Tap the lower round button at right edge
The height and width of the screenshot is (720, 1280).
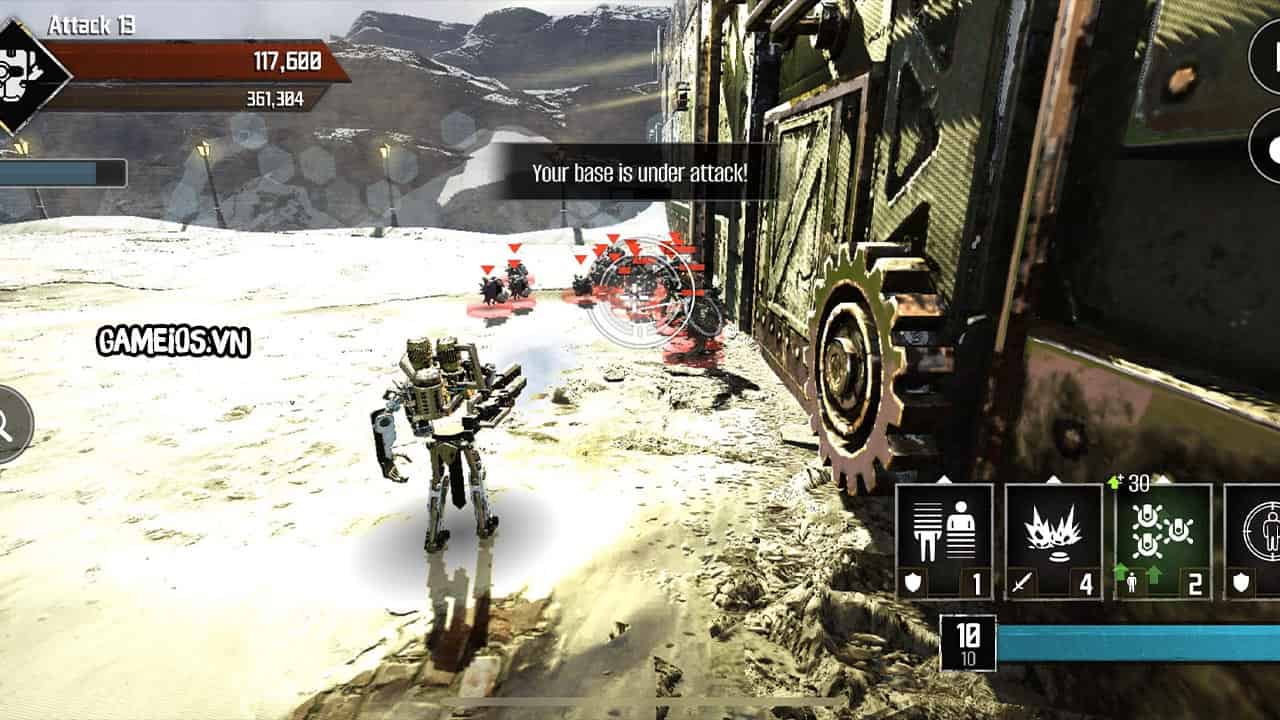pos(1266,146)
